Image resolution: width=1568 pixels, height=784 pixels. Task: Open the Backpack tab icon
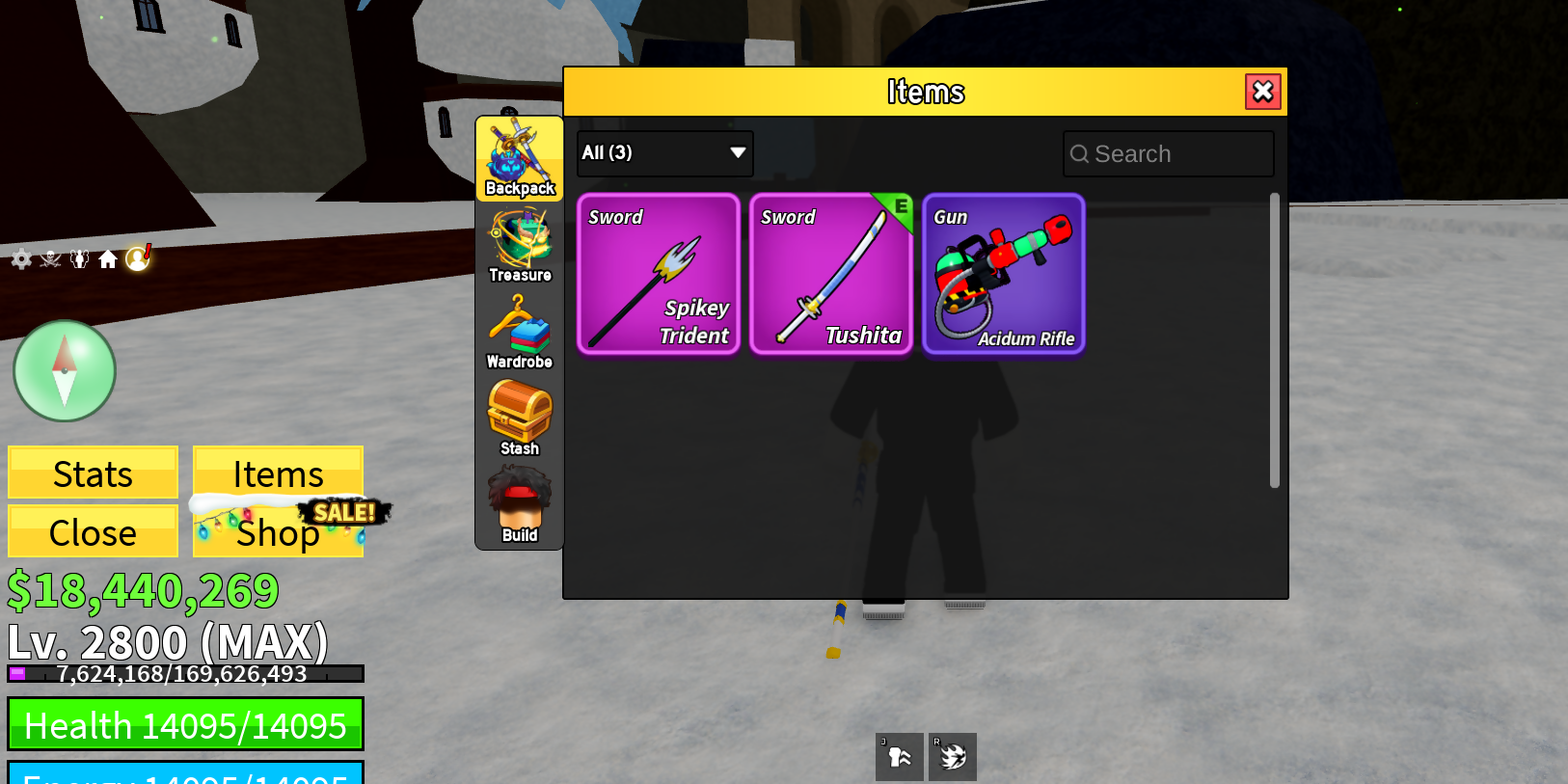click(x=519, y=154)
